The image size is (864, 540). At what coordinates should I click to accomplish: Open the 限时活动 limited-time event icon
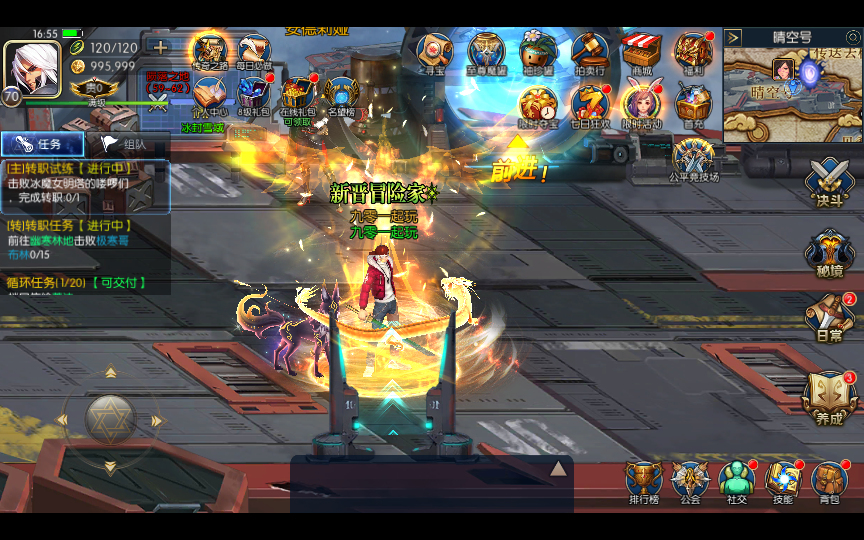[640, 104]
